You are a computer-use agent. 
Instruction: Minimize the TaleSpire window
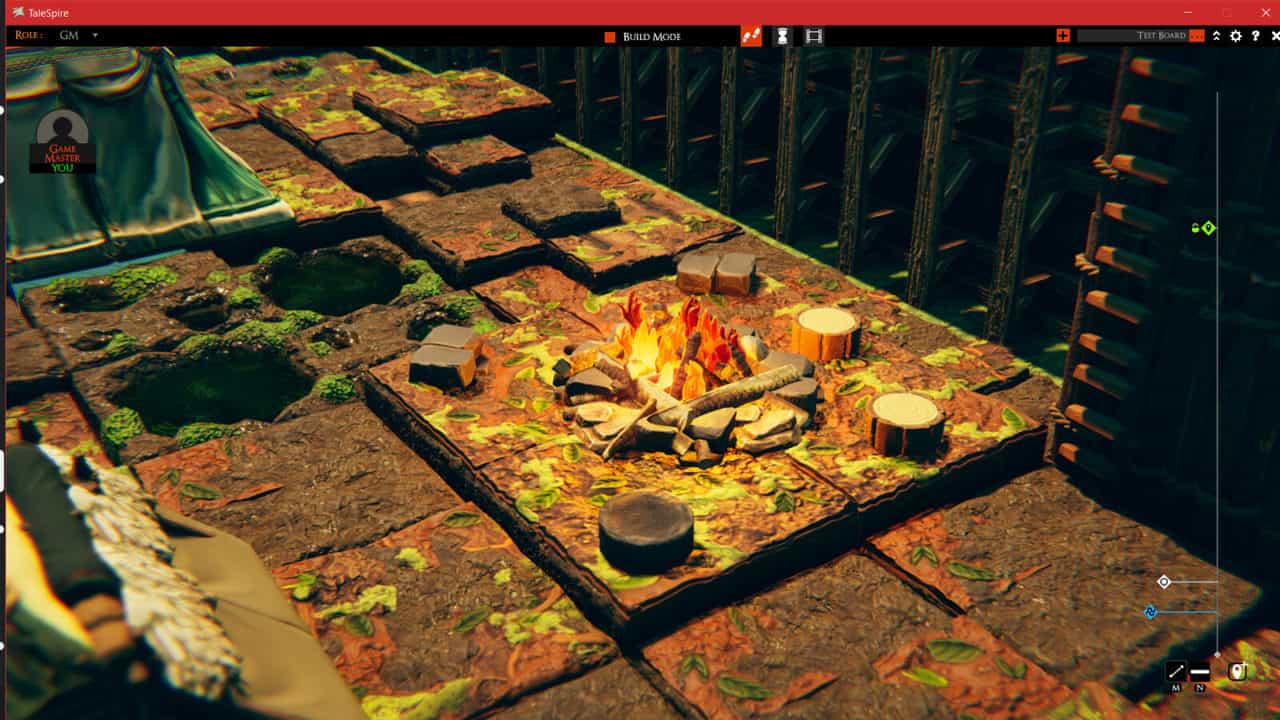[1188, 12]
